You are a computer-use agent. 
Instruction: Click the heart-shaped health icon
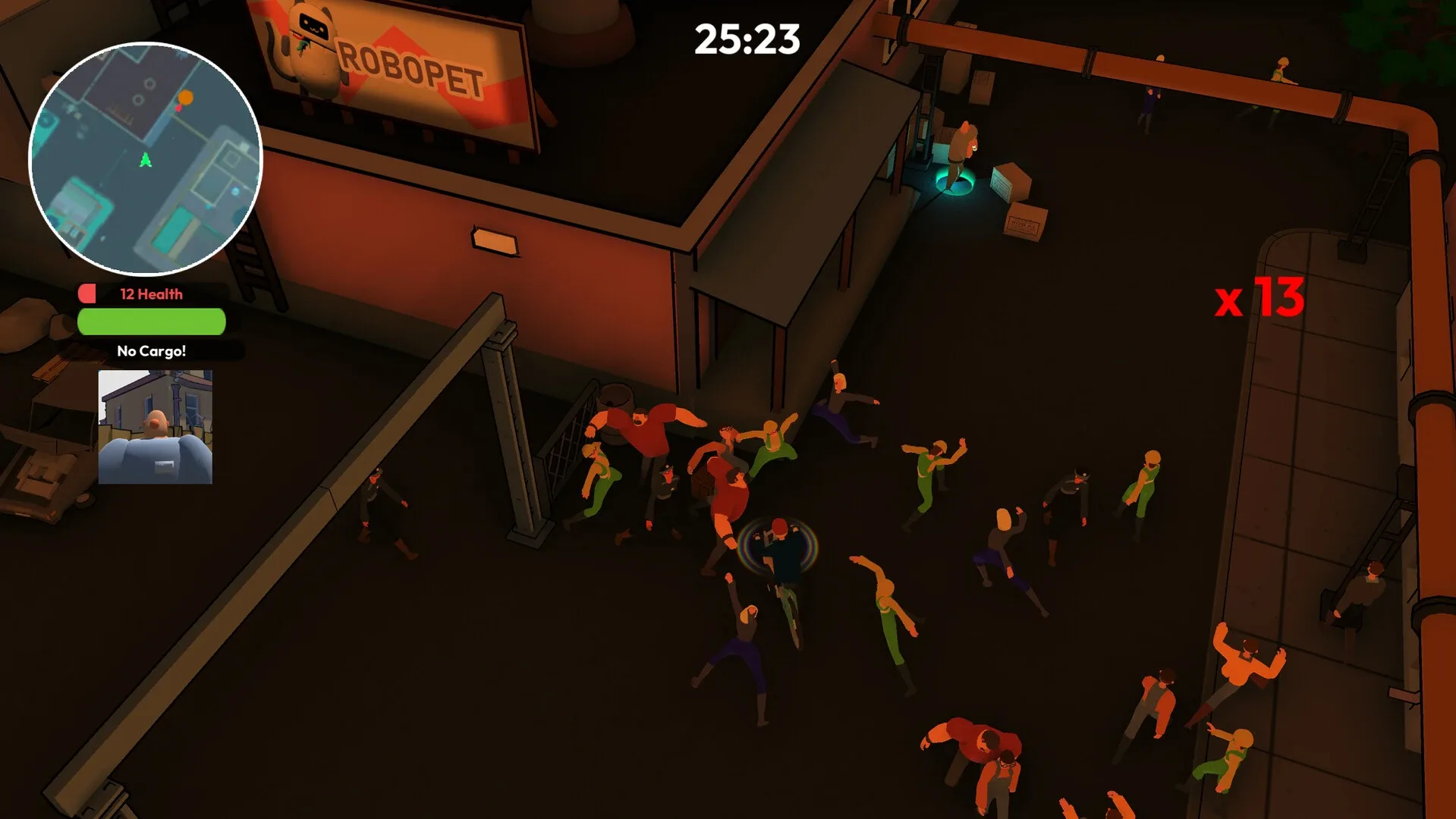point(86,293)
